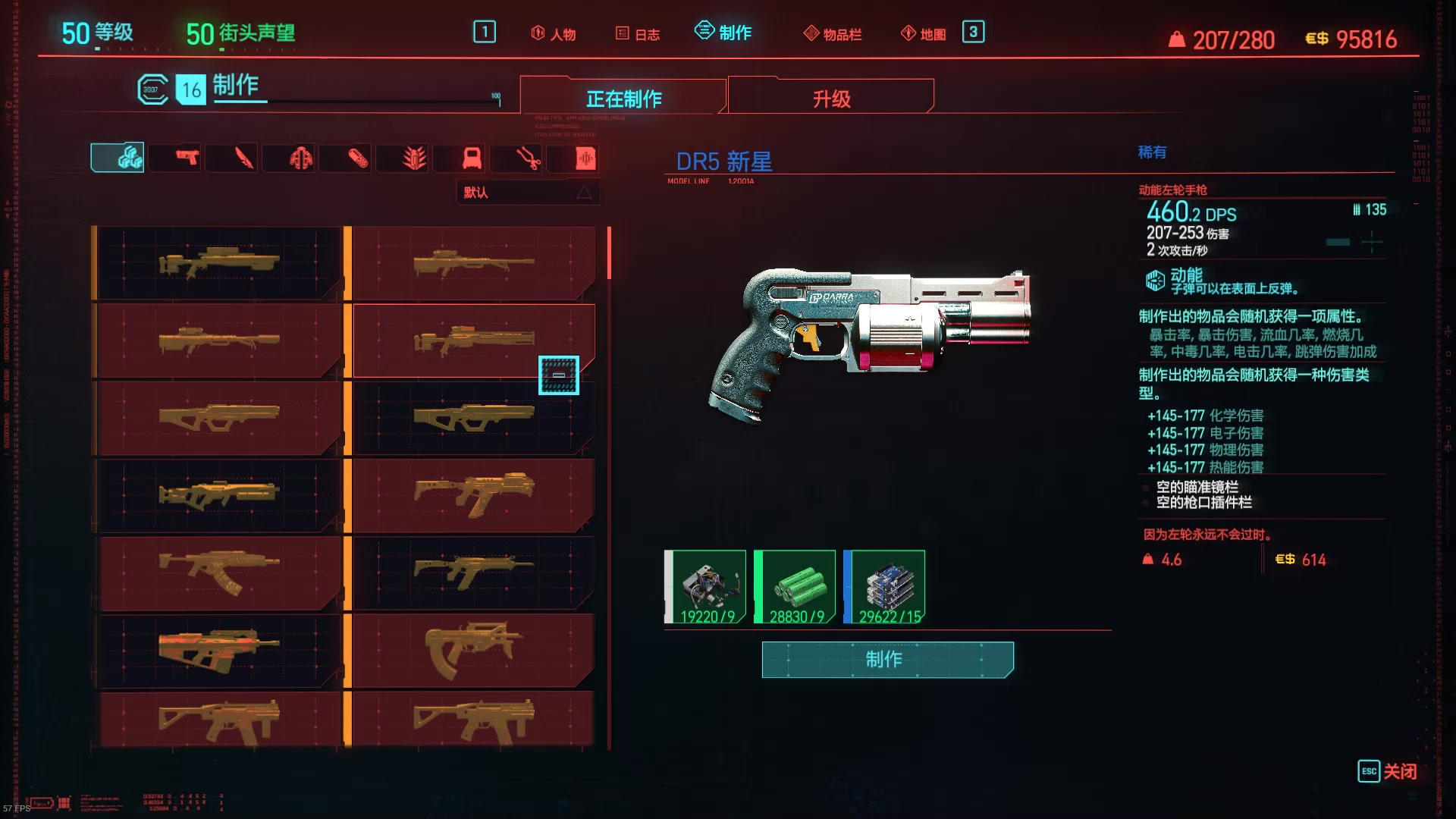
Task: Filter recipes by grenade icon
Action: click(x=414, y=158)
